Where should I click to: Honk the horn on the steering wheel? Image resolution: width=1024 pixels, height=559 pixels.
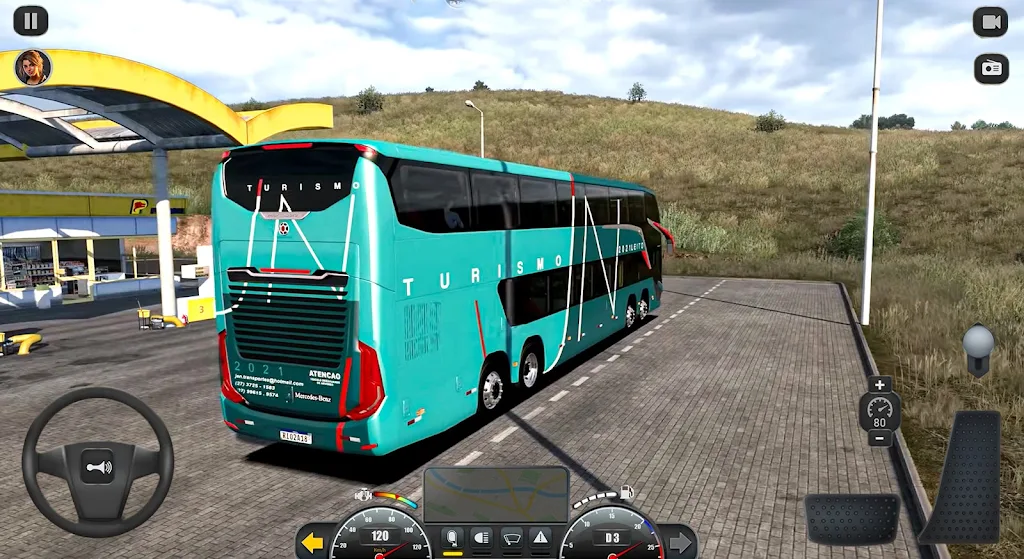pyautogui.click(x=97, y=465)
